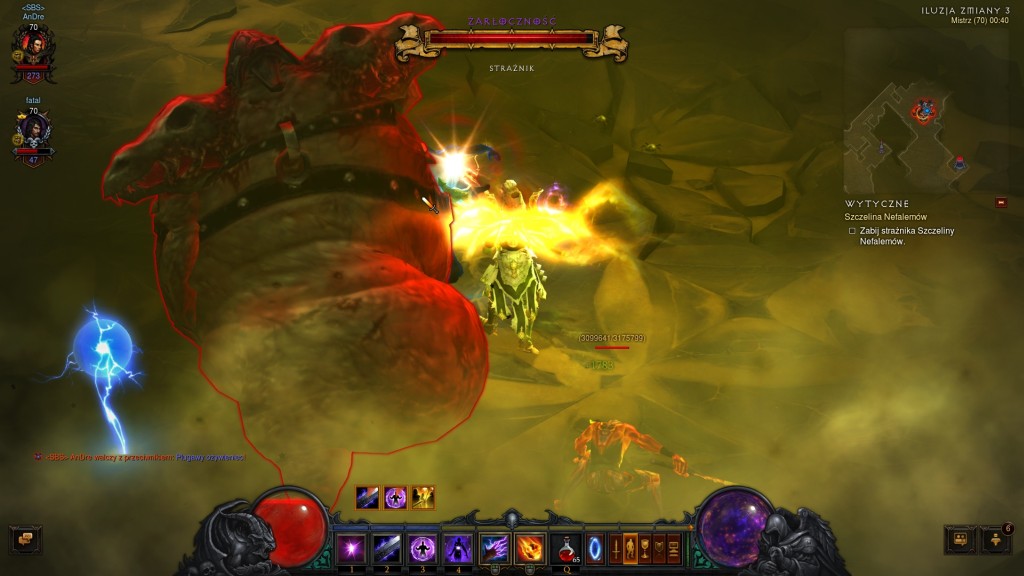This screenshot has height=576, width=1024.
Task: Activate the purple burst skill in slot 1
Action: click(x=350, y=548)
